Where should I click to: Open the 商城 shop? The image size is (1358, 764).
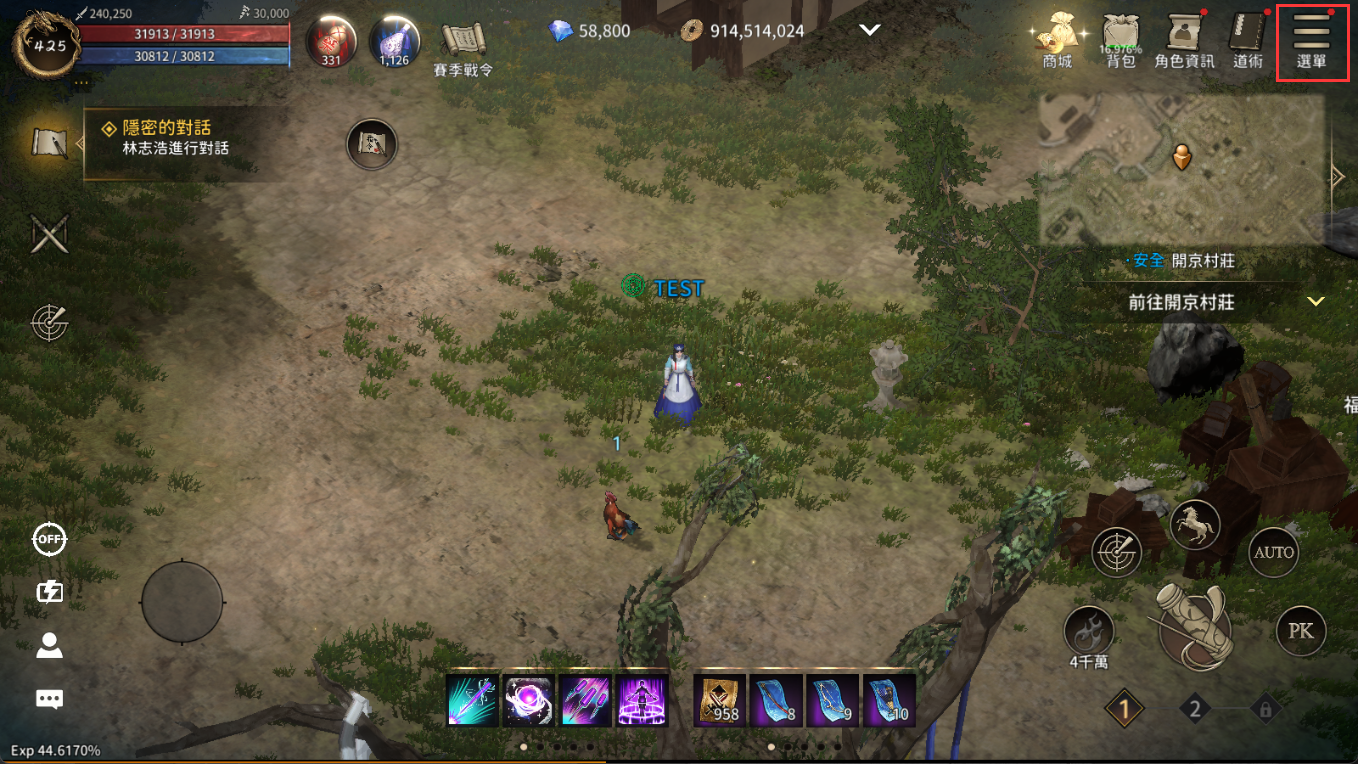[1056, 38]
